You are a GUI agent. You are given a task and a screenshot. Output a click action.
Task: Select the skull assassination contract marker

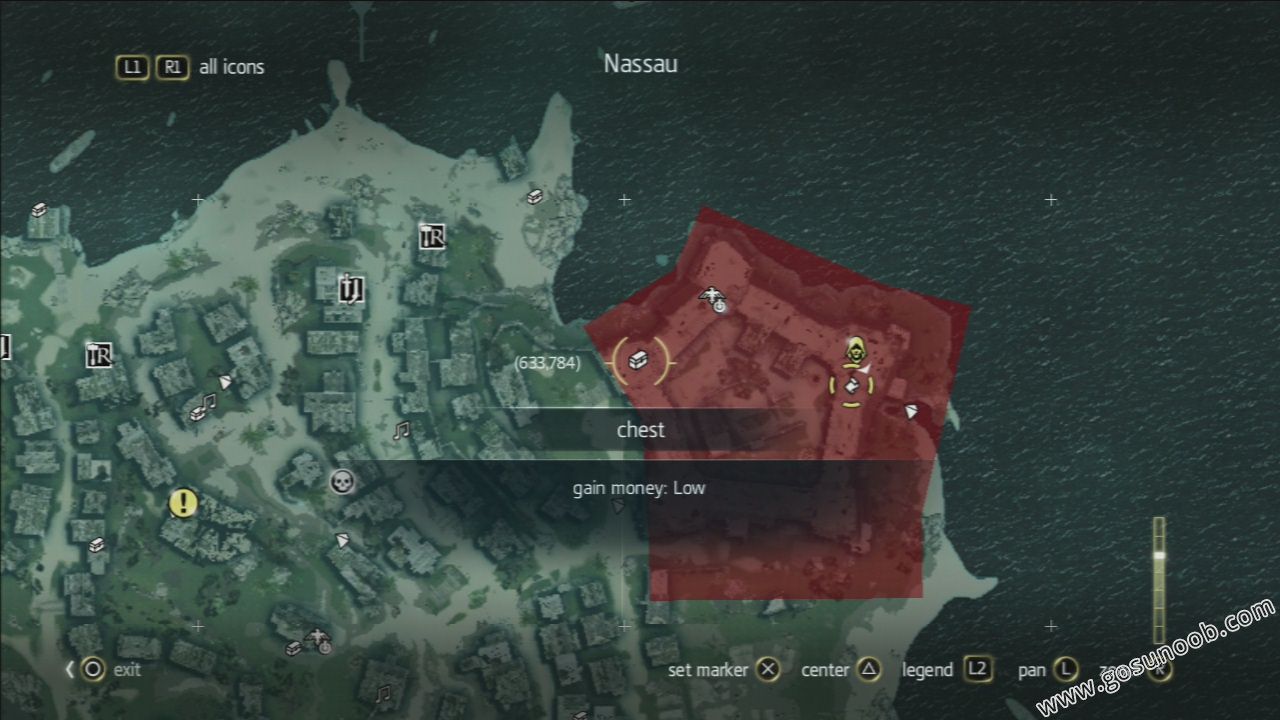point(342,482)
